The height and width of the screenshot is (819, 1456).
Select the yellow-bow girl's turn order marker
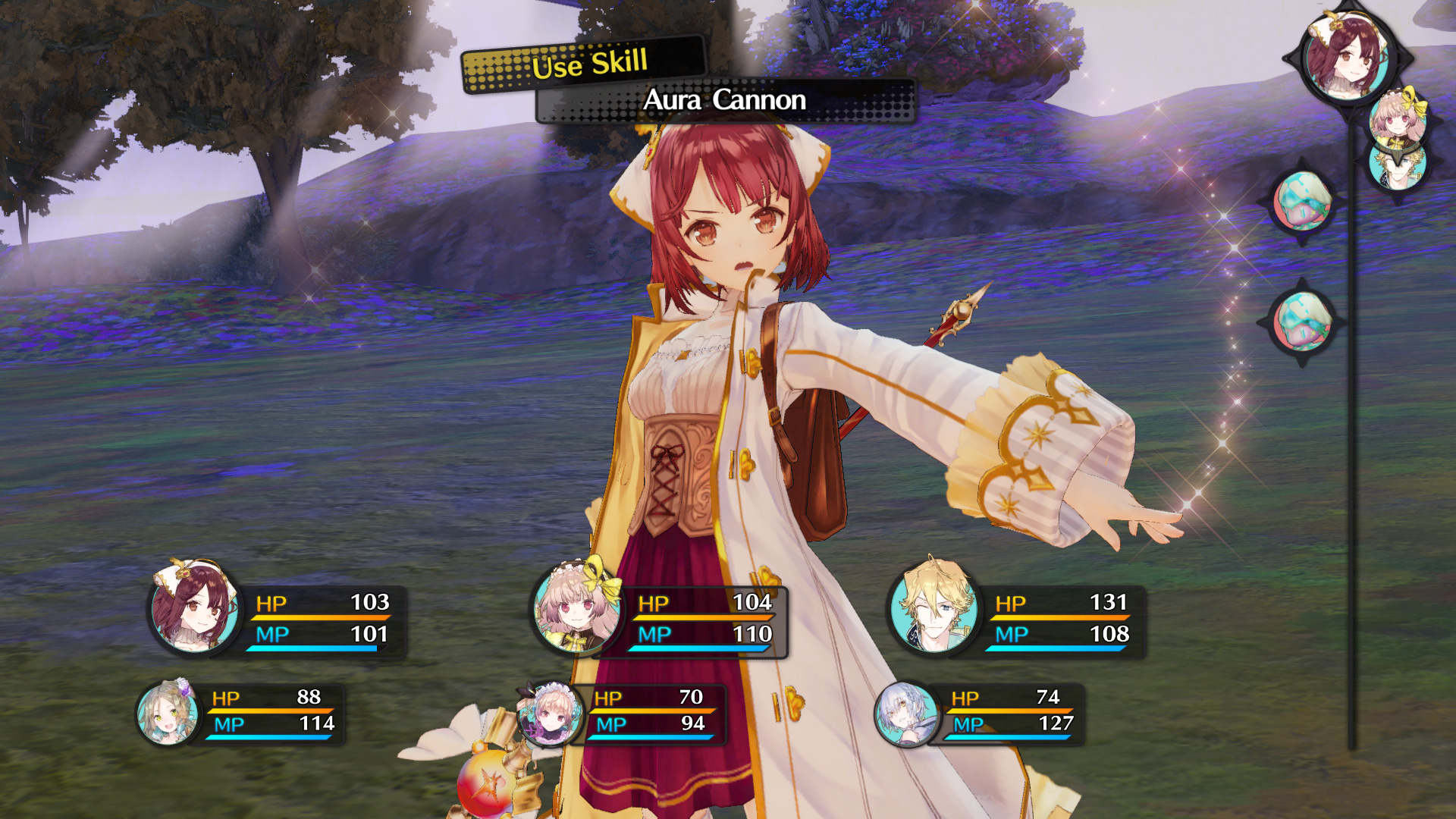click(x=1397, y=118)
